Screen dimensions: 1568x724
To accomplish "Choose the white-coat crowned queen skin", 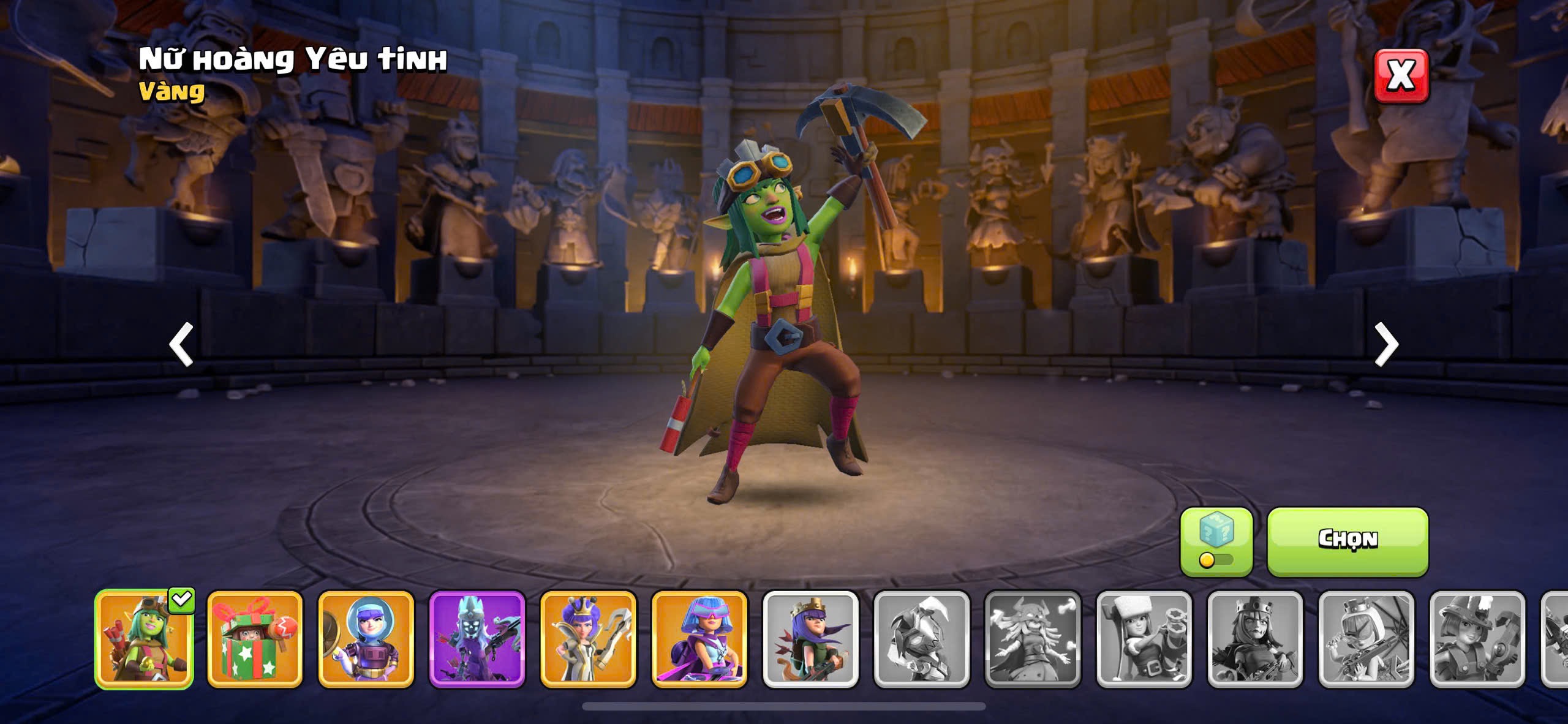I will [588, 639].
